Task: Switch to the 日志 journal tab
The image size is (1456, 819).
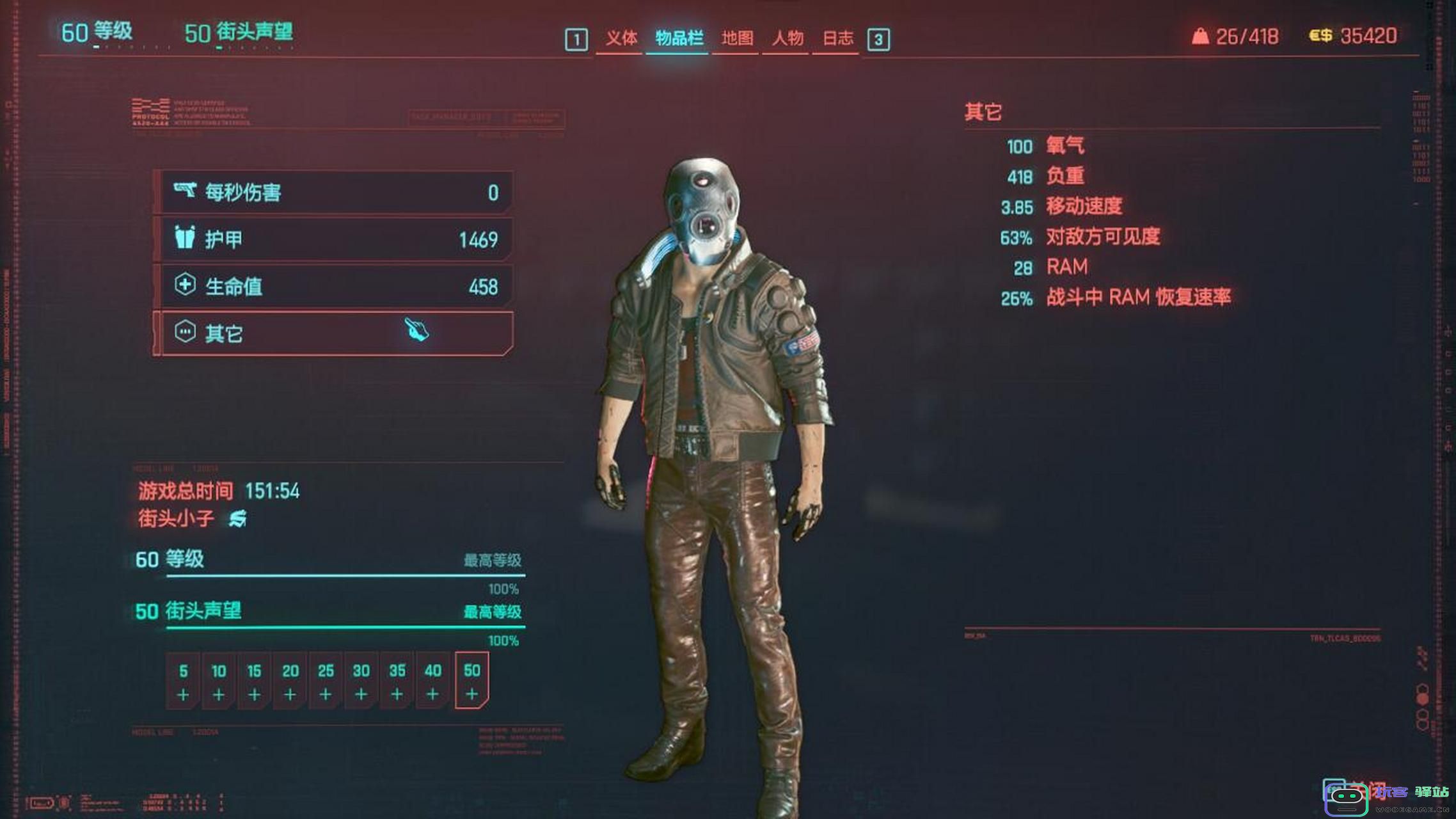Action: point(837,38)
